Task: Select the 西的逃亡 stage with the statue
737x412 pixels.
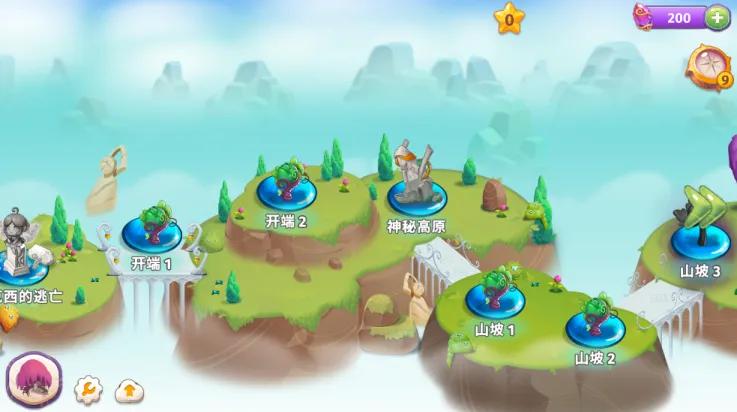Action: (20, 263)
